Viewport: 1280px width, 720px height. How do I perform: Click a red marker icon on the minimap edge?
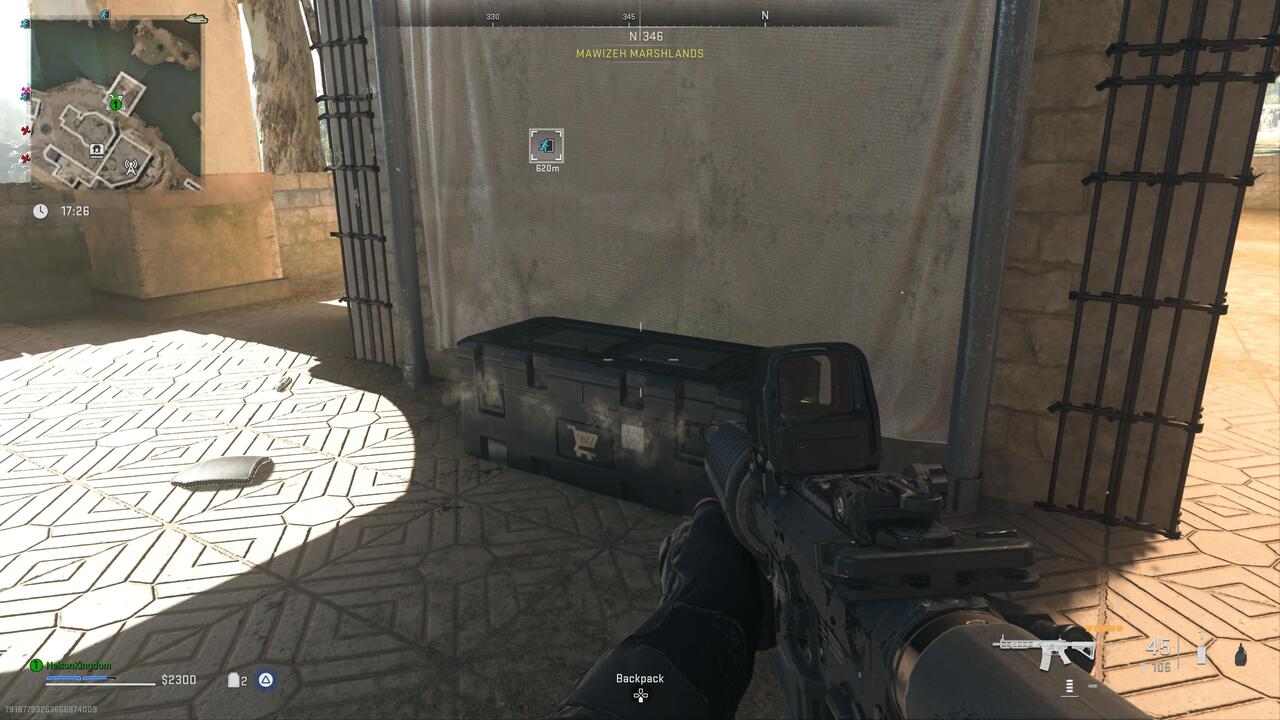[25, 130]
